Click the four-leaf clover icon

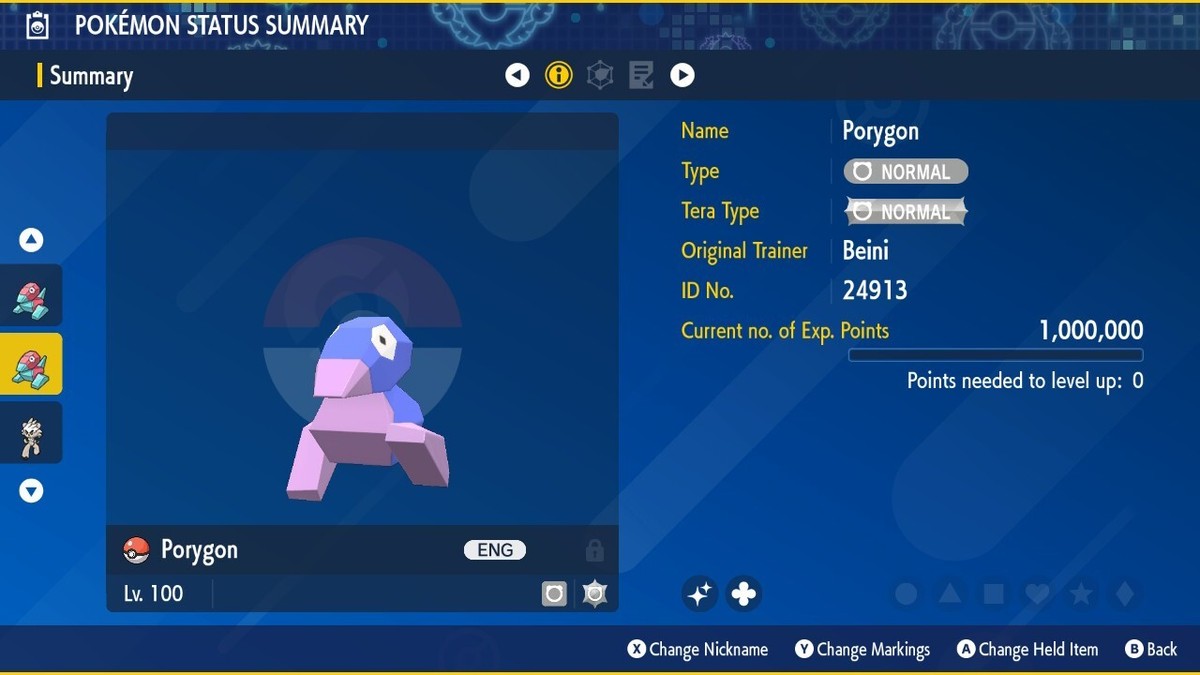[x=743, y=594]
